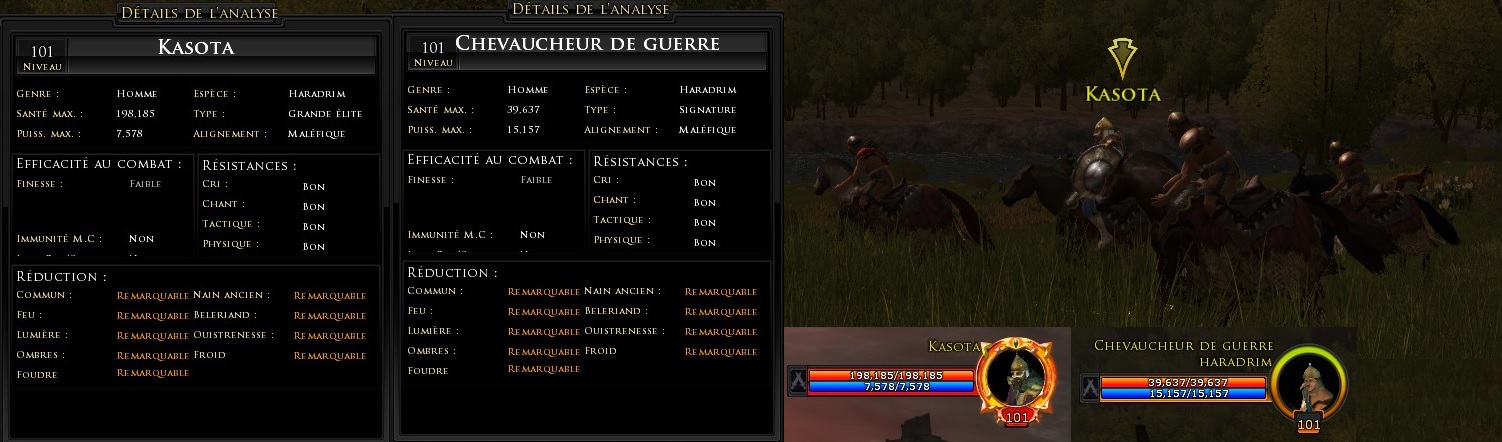Select the Chevaucheur de guerre Haradrim portrait
Viewport: 1502px width, 442px height.
pyautogui.click(x=1307, y=385)
